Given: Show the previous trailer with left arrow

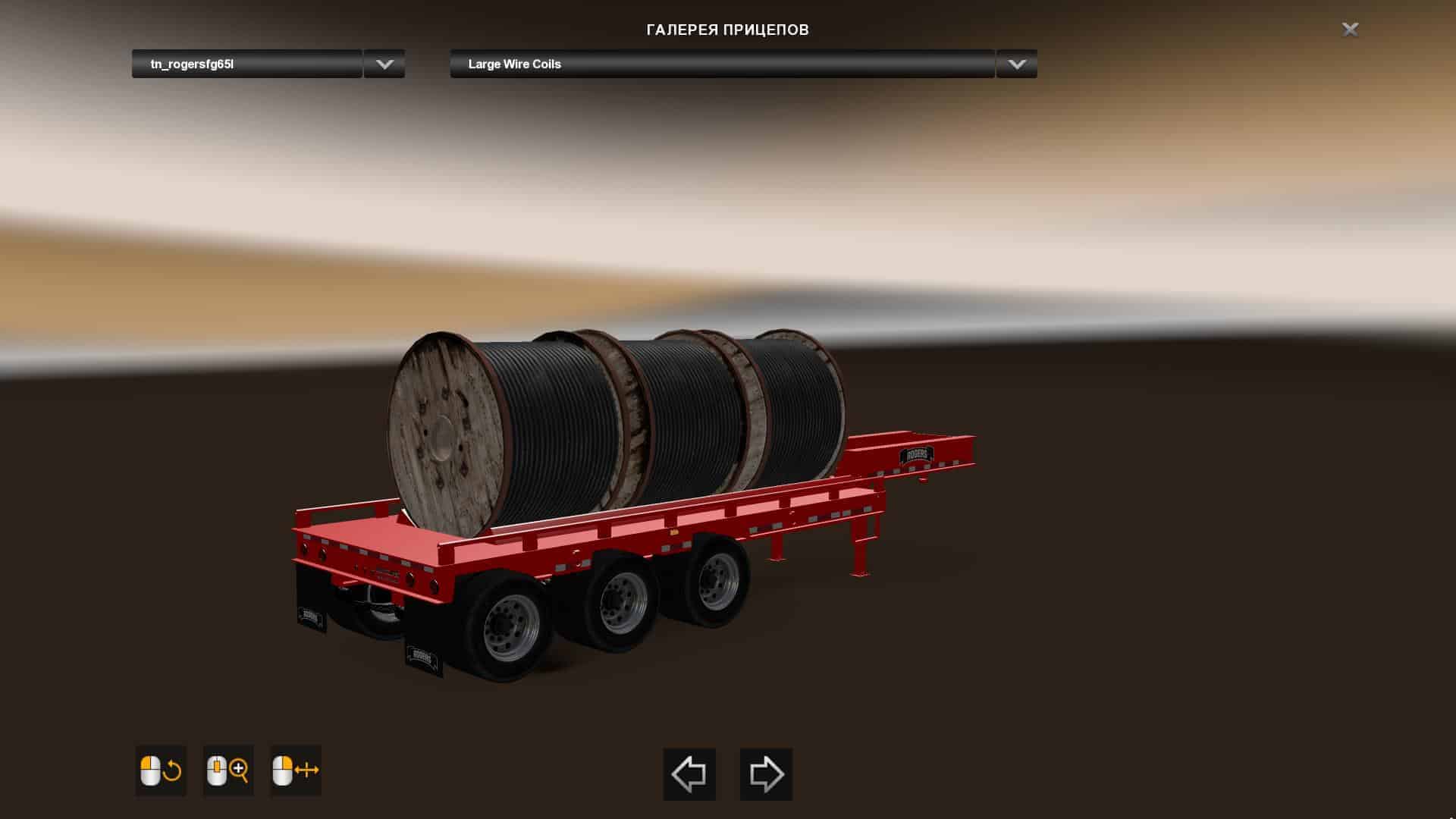Looking at the screenshot, I should click(689, 774).
